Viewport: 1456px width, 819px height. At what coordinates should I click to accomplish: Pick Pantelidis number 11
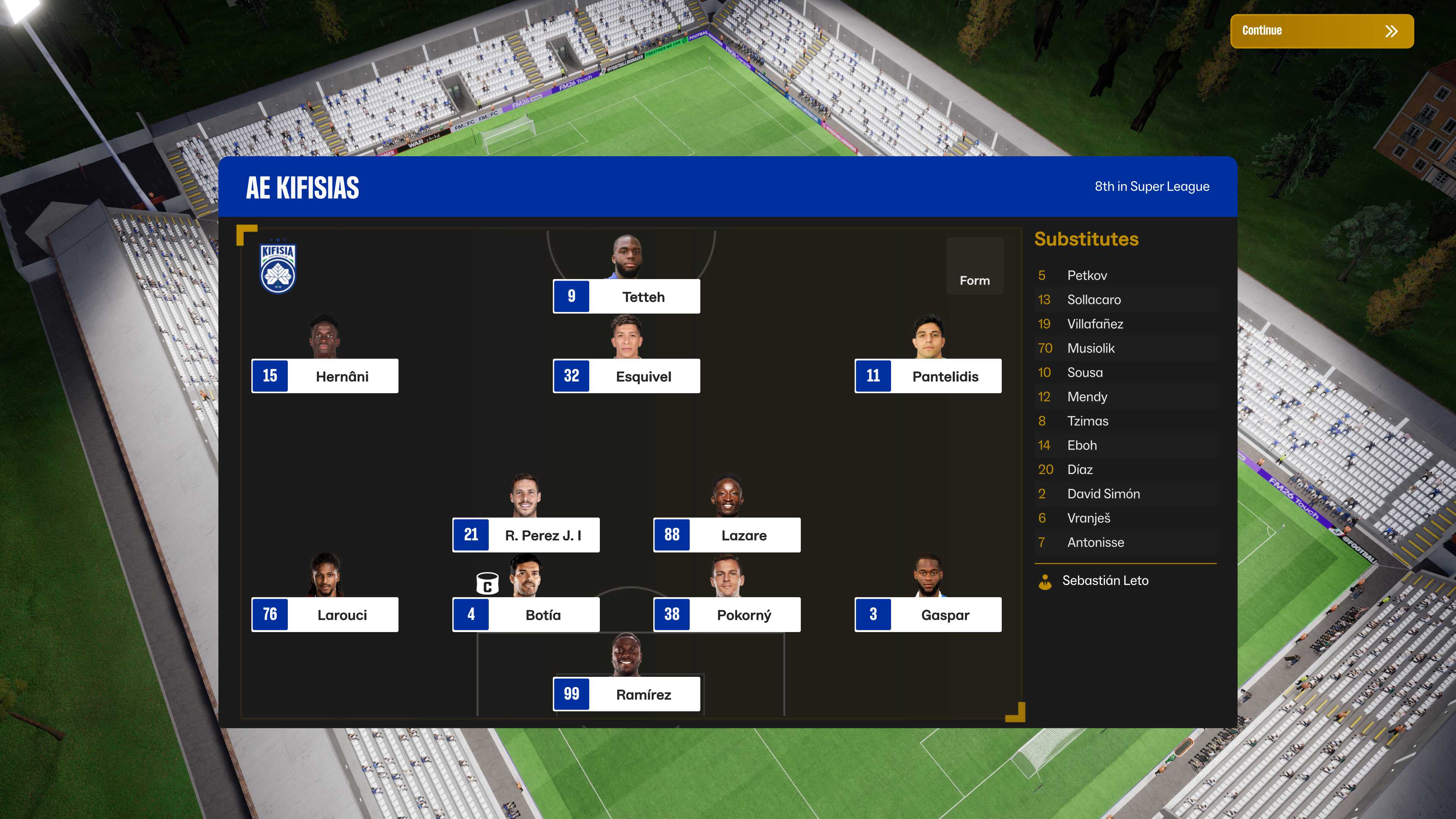pyautogui.click(x=927, y=376)
